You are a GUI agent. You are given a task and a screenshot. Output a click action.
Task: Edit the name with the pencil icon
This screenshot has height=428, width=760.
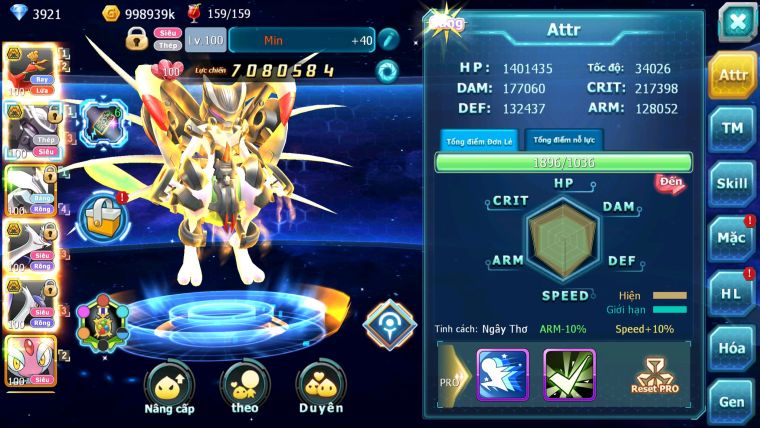click(388, 40)
